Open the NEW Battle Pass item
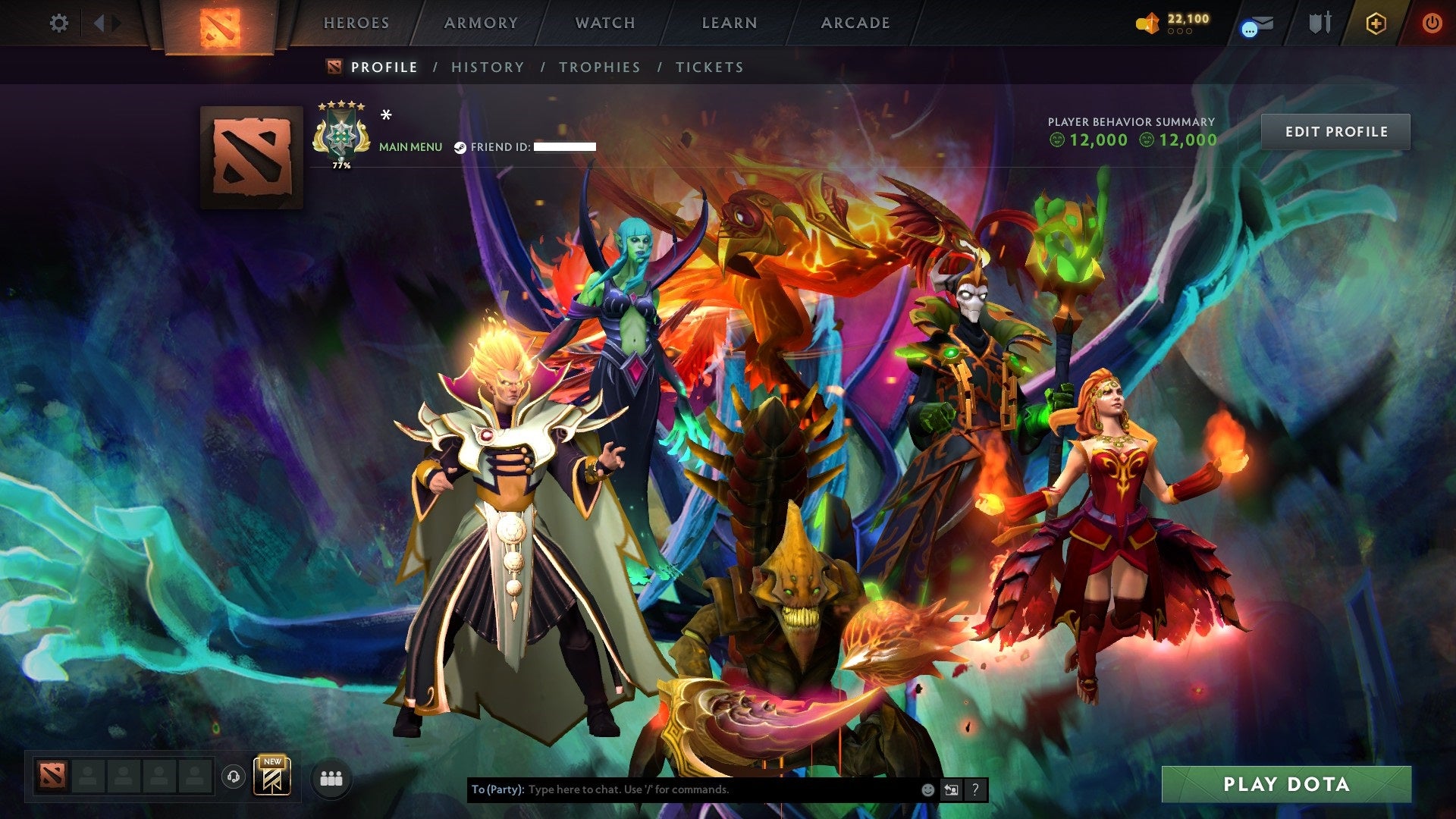This screenshot has width=1456, height=819. coord(271,775)
